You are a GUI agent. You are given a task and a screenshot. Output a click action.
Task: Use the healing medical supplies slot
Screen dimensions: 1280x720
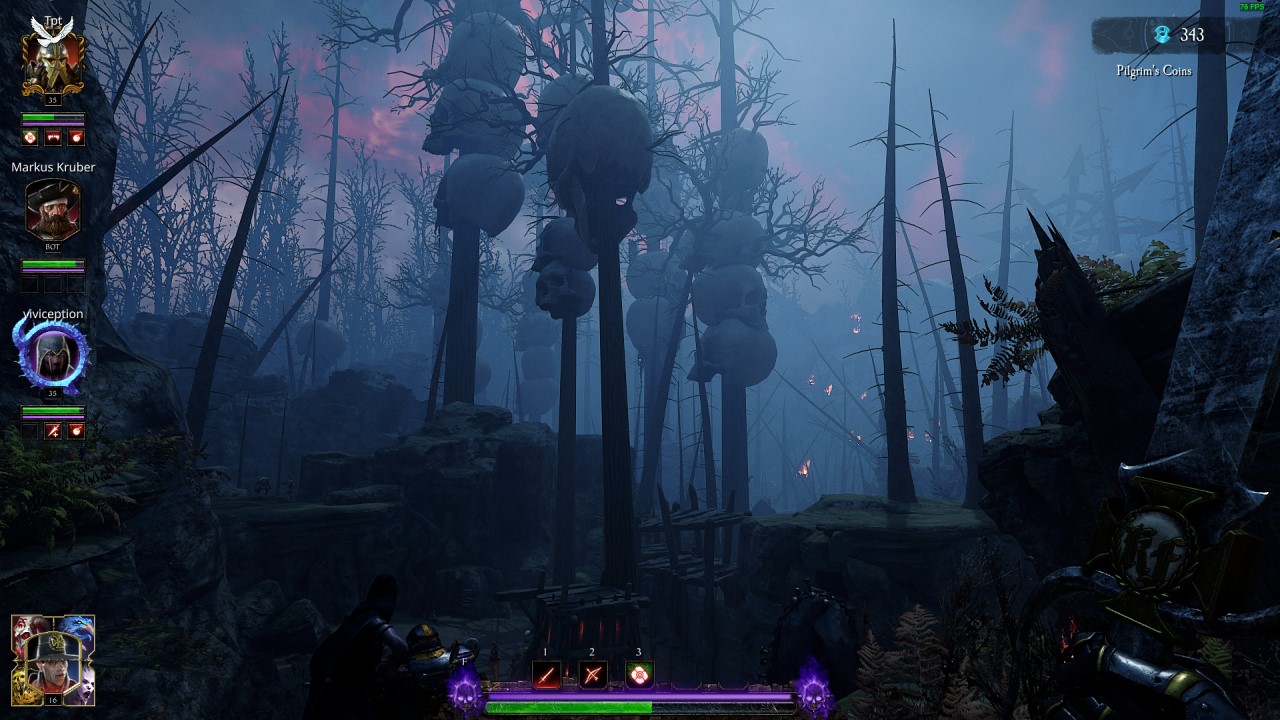click(639, 676)
